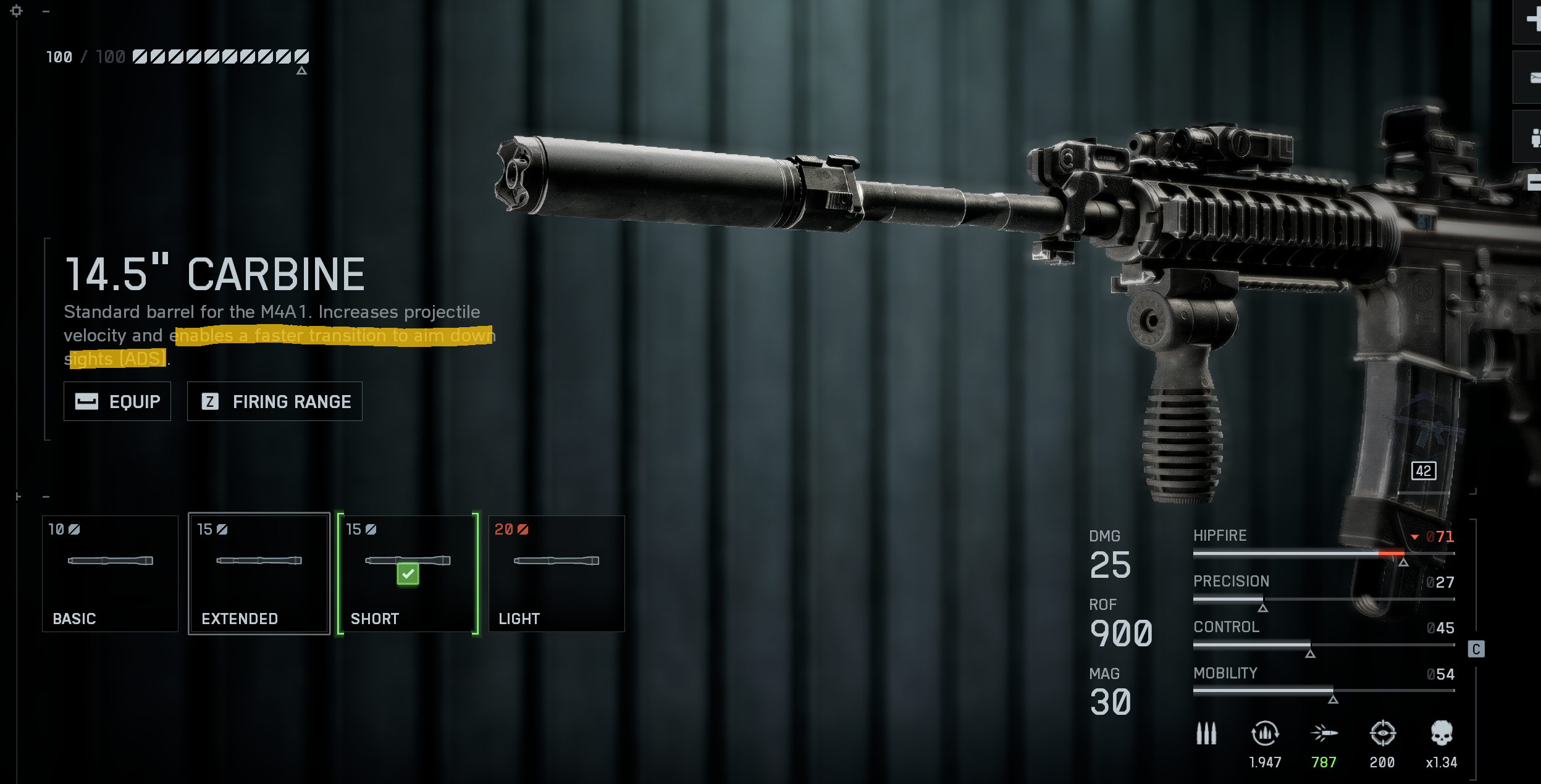1541x784 pixels.
Task: Click the minus button on right edge
Action: click(1533, 183)
